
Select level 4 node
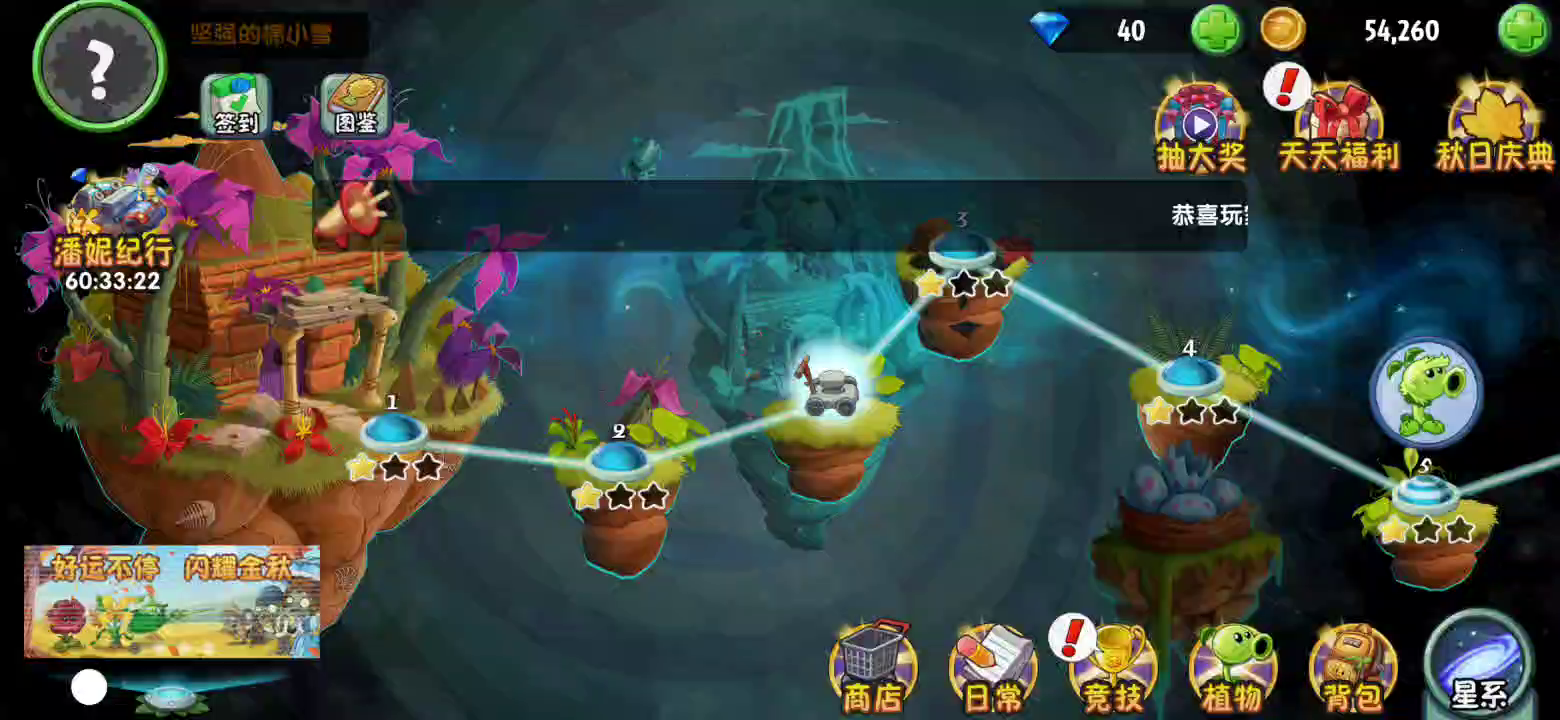point(1190,377)
